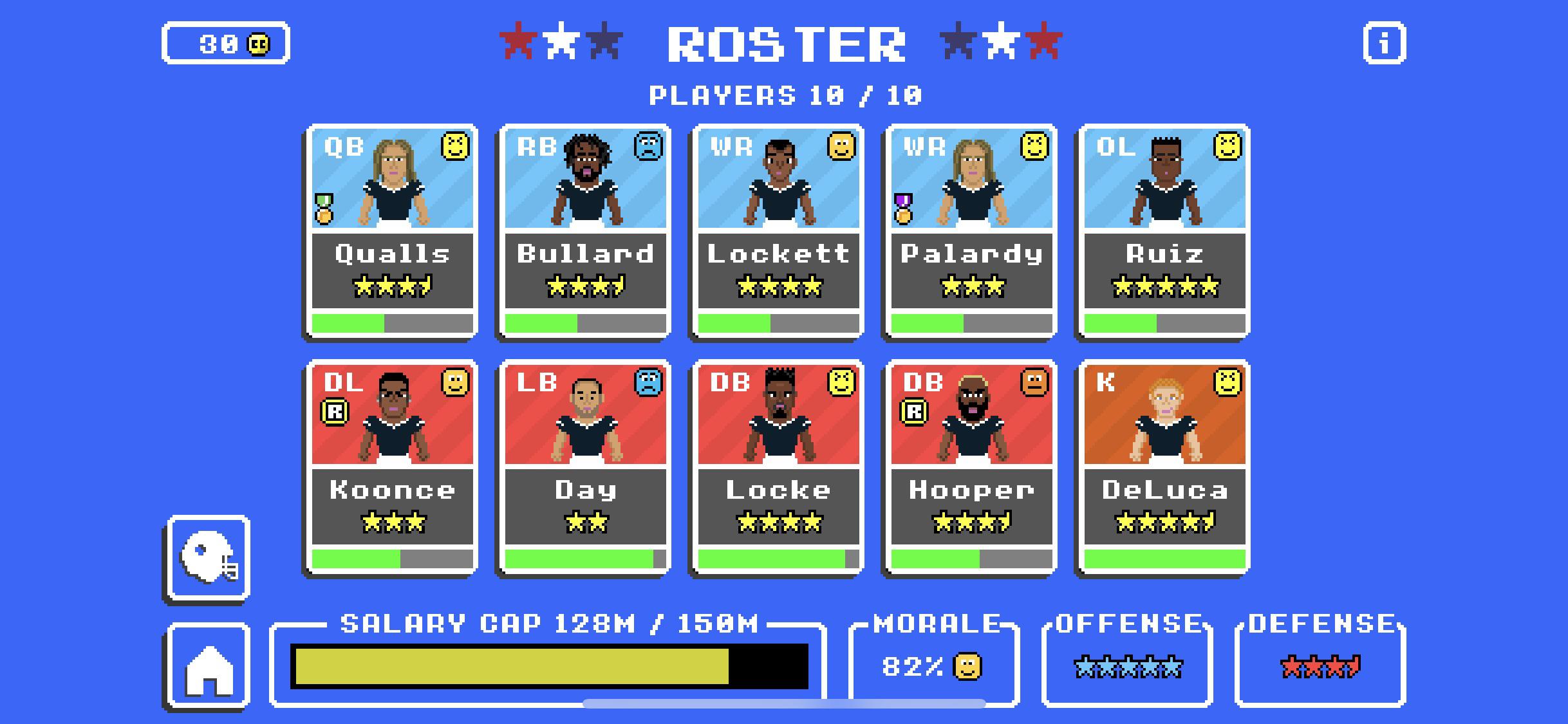
Task: Click the PLAYERS 10 / 10 counter
Action: tap(785, 95)
